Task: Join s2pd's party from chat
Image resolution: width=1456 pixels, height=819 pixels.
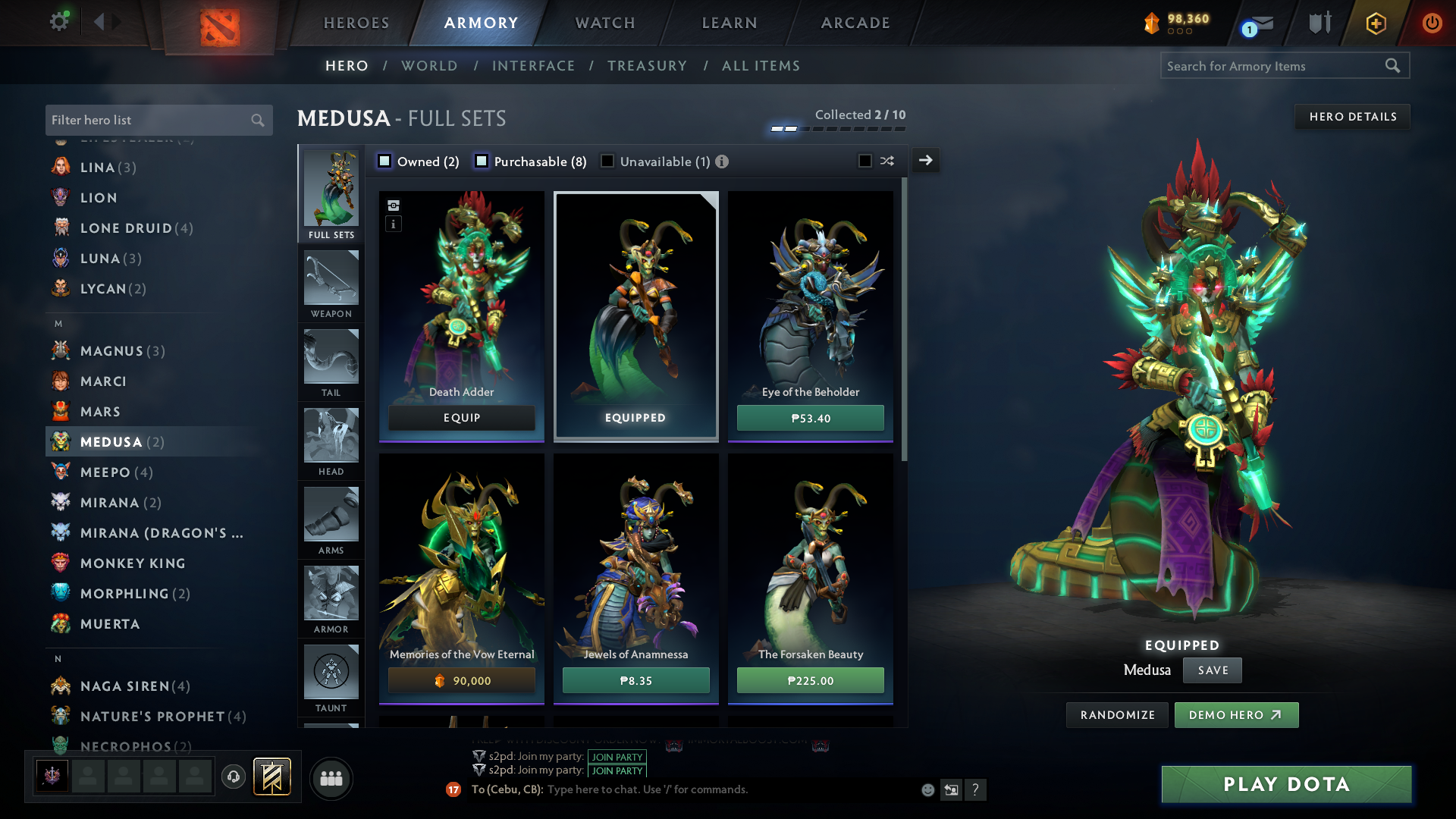Action: 617,757
